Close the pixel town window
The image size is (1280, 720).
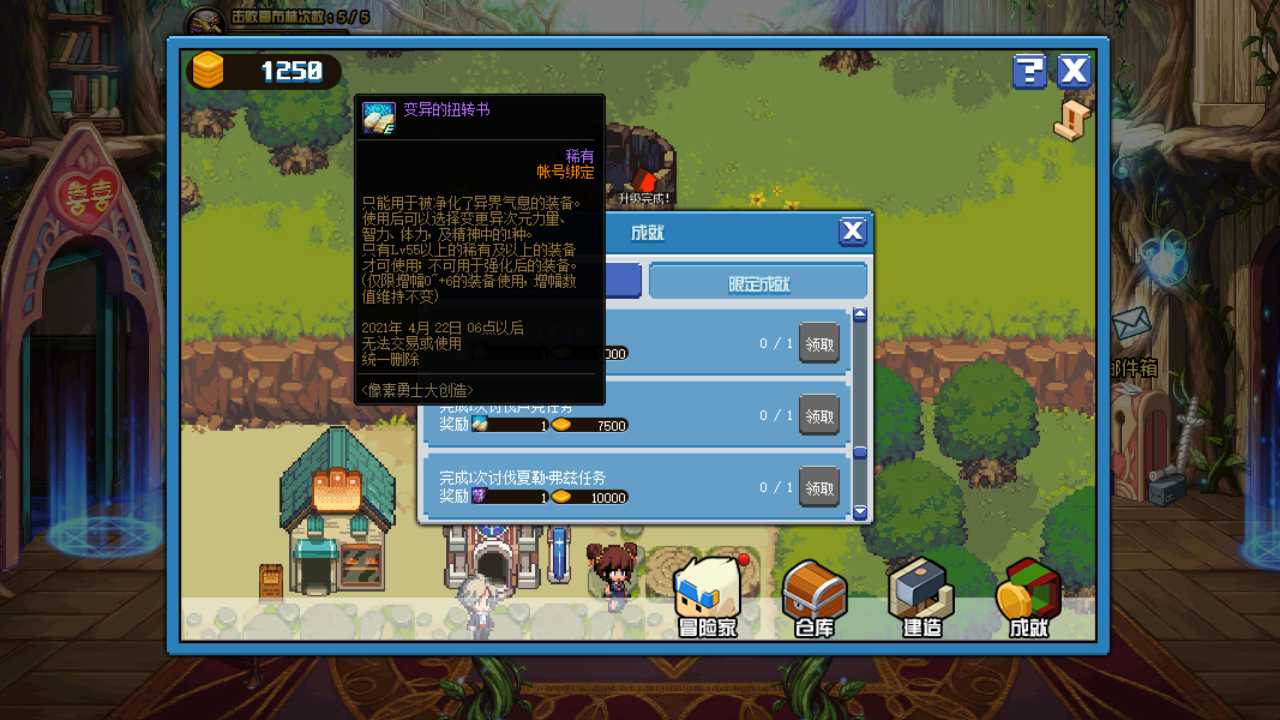tap(1074, 71)
